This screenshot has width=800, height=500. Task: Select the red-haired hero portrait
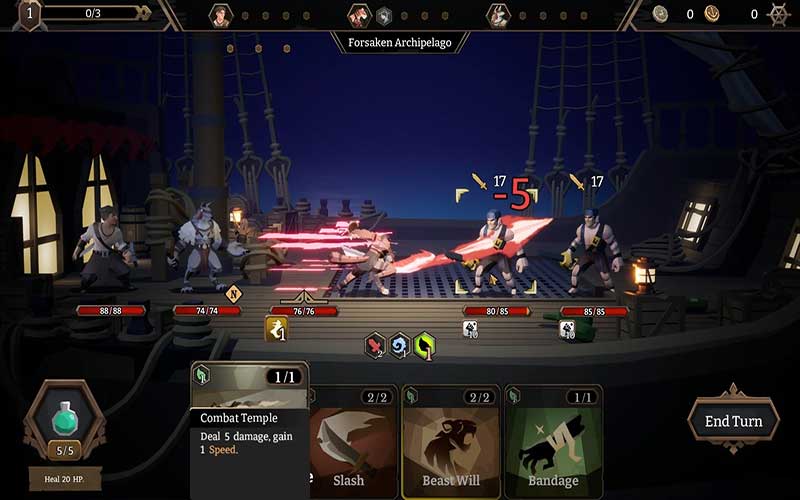358,15
